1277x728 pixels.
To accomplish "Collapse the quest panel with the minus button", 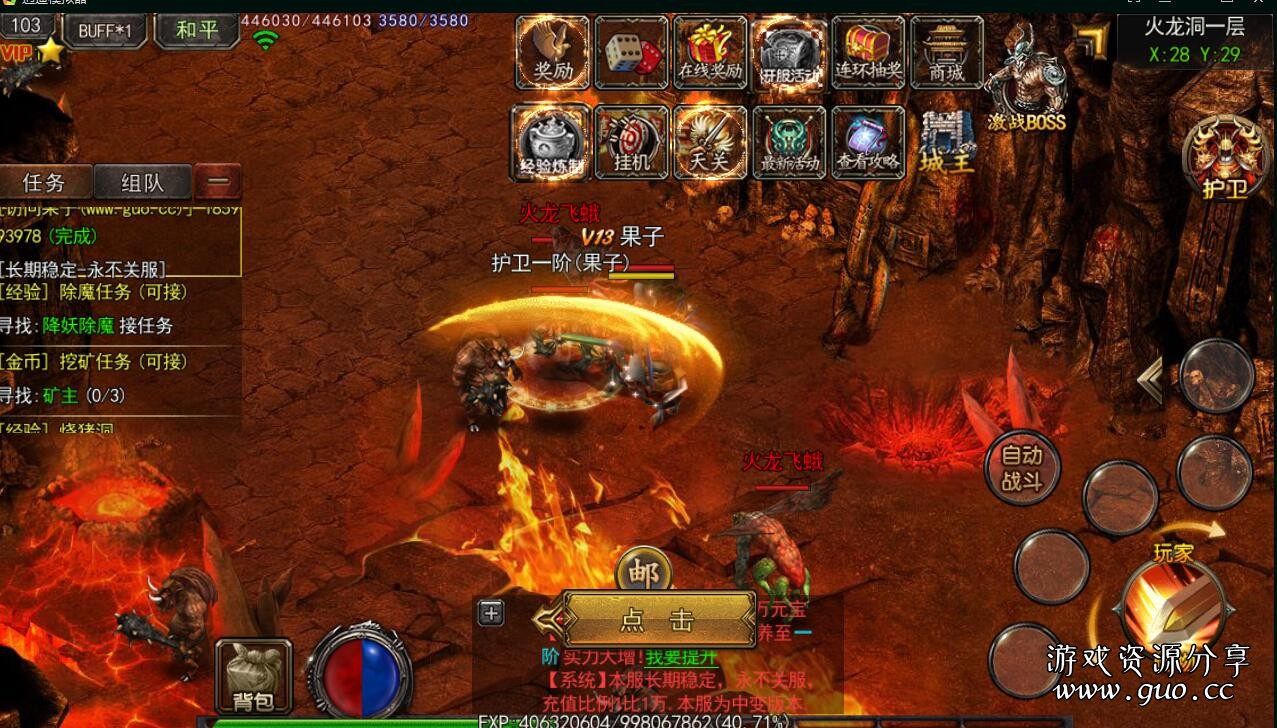I will 218,182.
